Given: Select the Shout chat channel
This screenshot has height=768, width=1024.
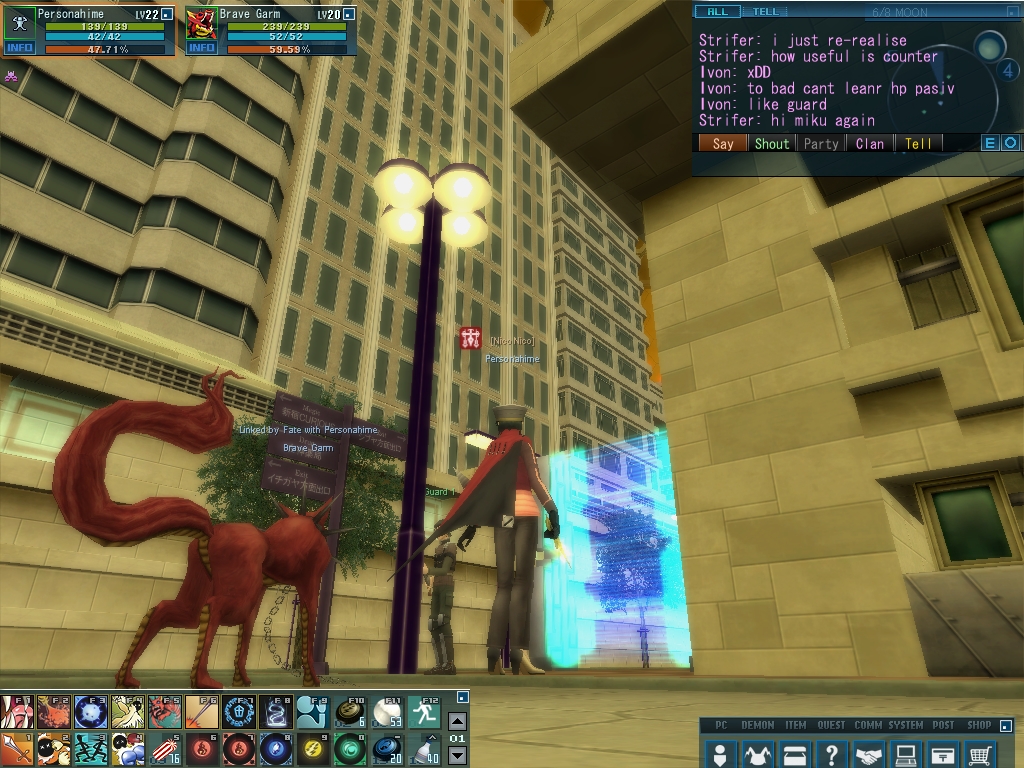Looking at the screenshot, I should pyautogui.click(x=771, y=143).
